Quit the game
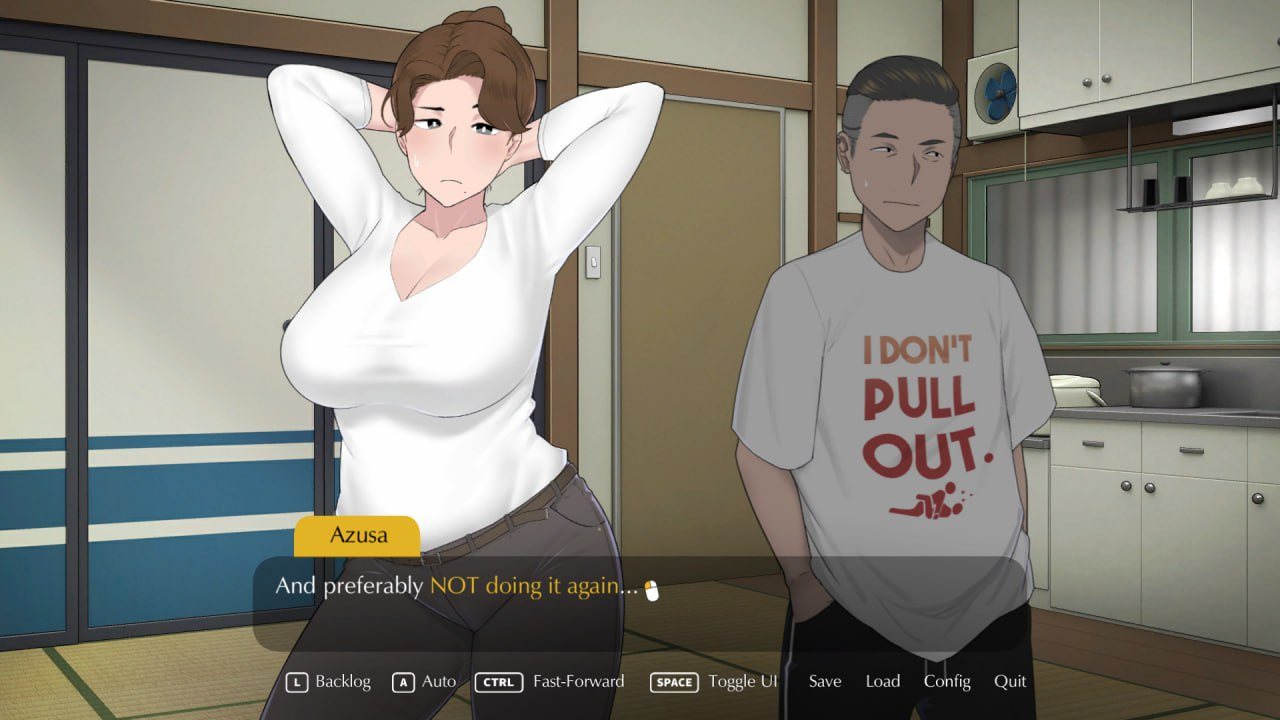Viewport: 1280px width, 720px height. point(1009,681)
